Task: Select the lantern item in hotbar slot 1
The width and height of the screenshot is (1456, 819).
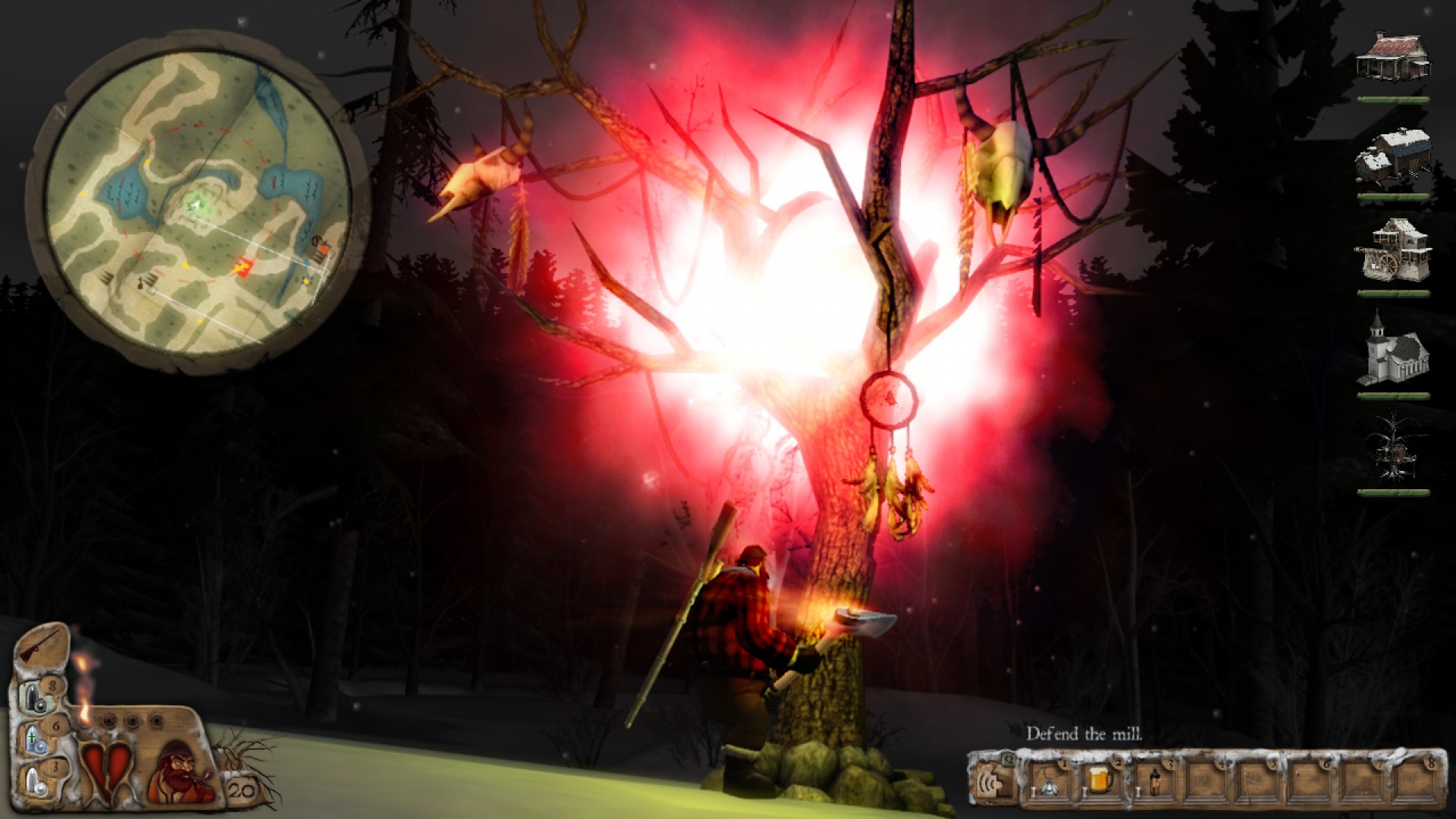Action: point(1050,785)
